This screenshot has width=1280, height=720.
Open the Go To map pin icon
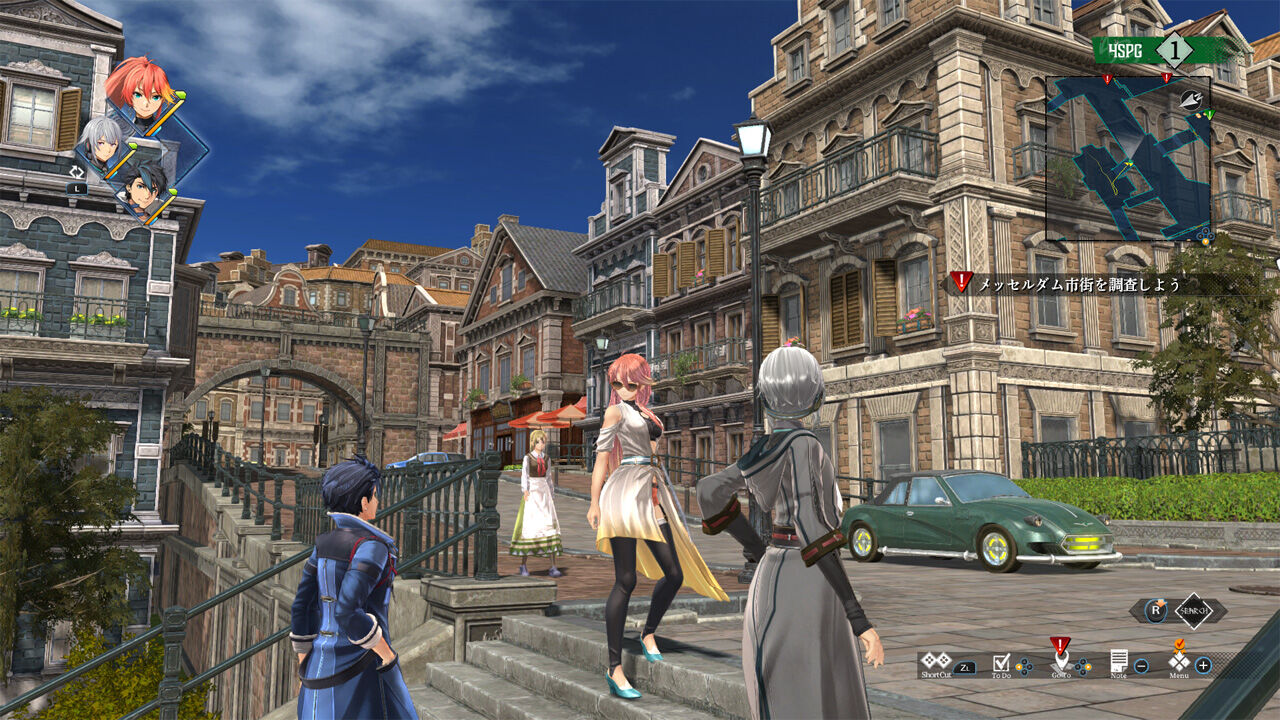(1061, 658)
